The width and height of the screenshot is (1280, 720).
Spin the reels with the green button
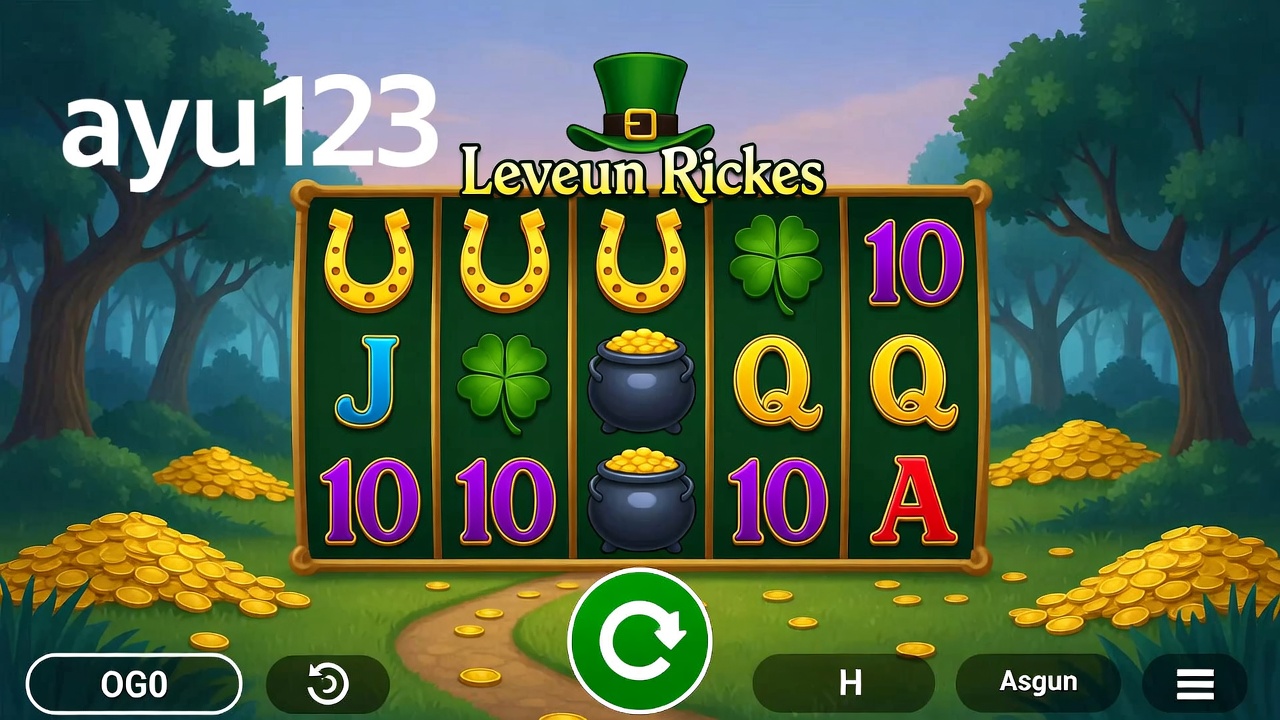(x=639, y=640)
